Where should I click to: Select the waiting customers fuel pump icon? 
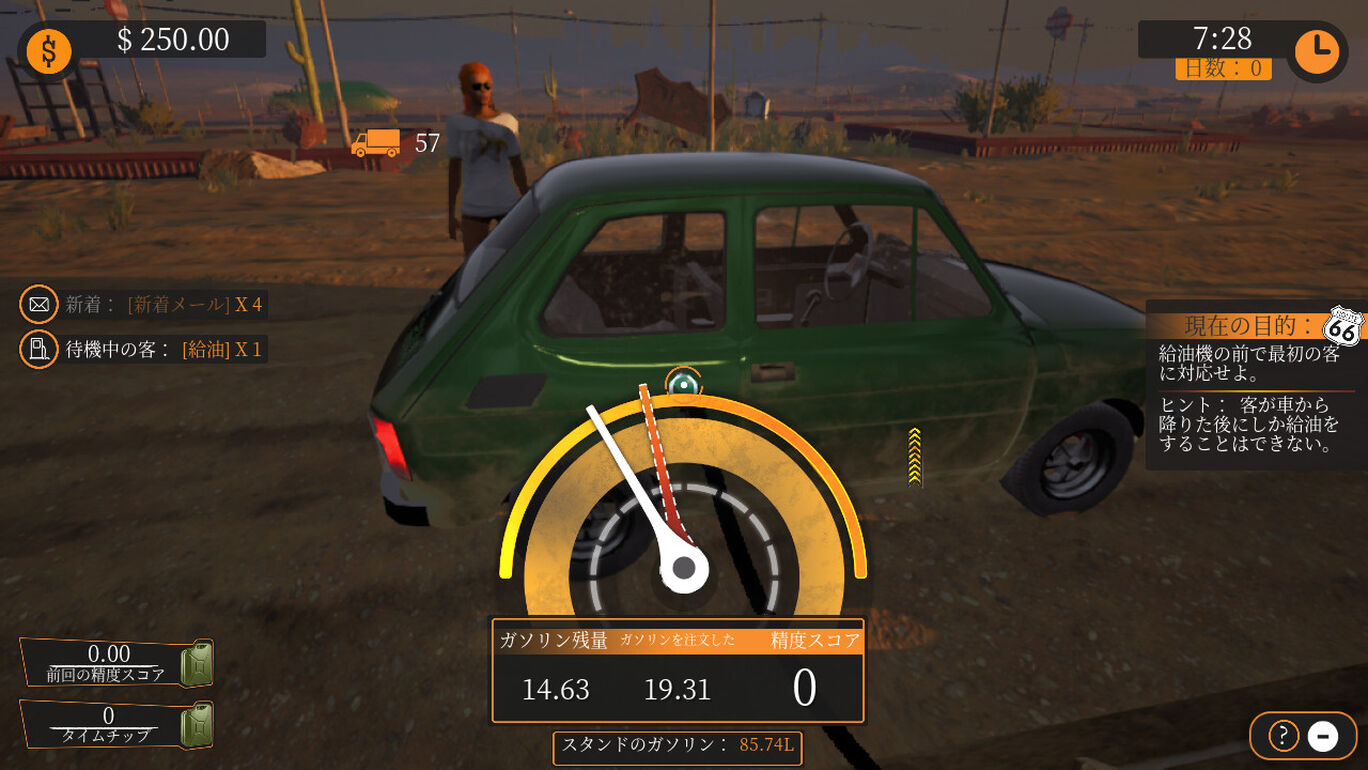pyautogui.click(x=39, y=349)
